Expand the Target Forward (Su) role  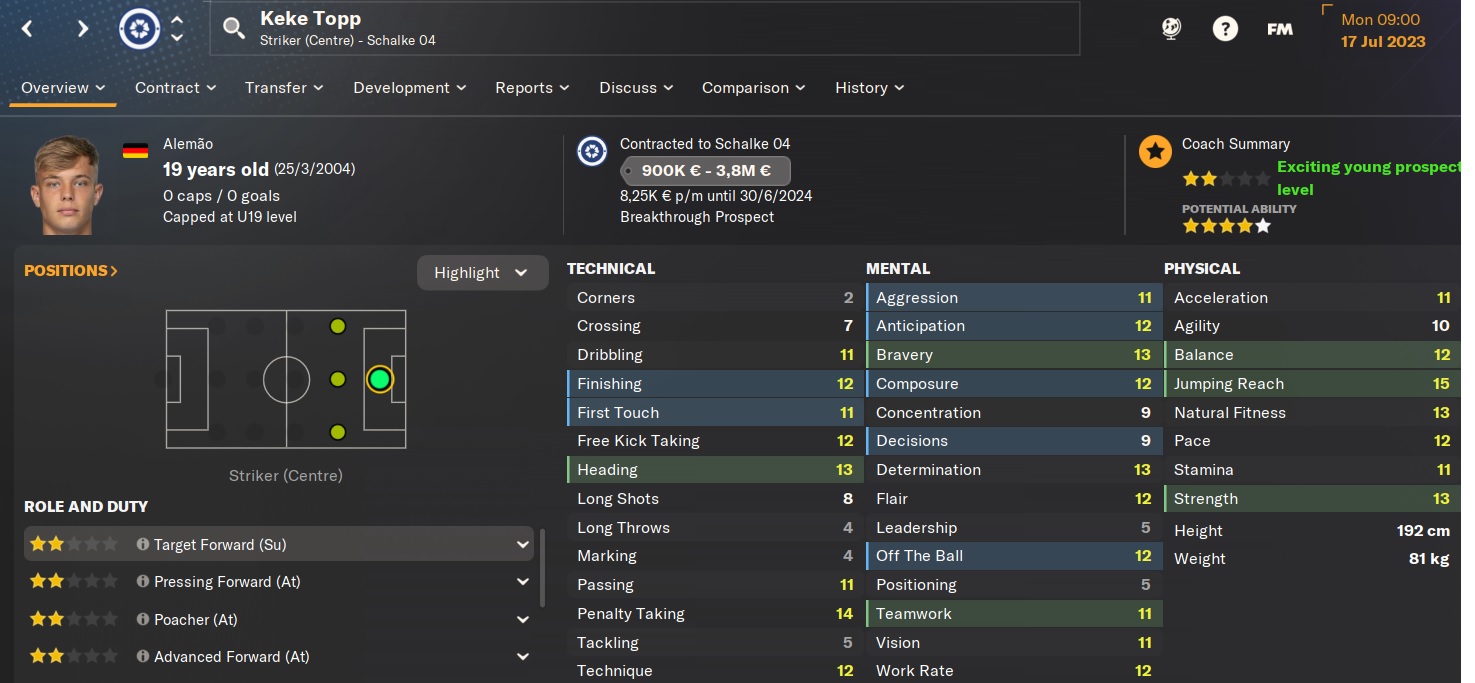point(522,545)
